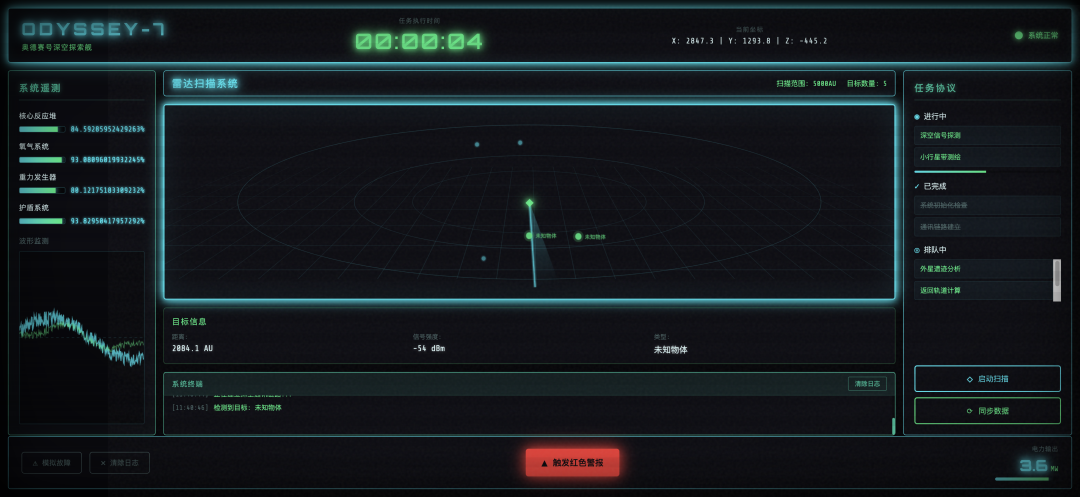Choose the 小行星带测绘 mission entry
The image size is (1080, 497).
point(987,157)
